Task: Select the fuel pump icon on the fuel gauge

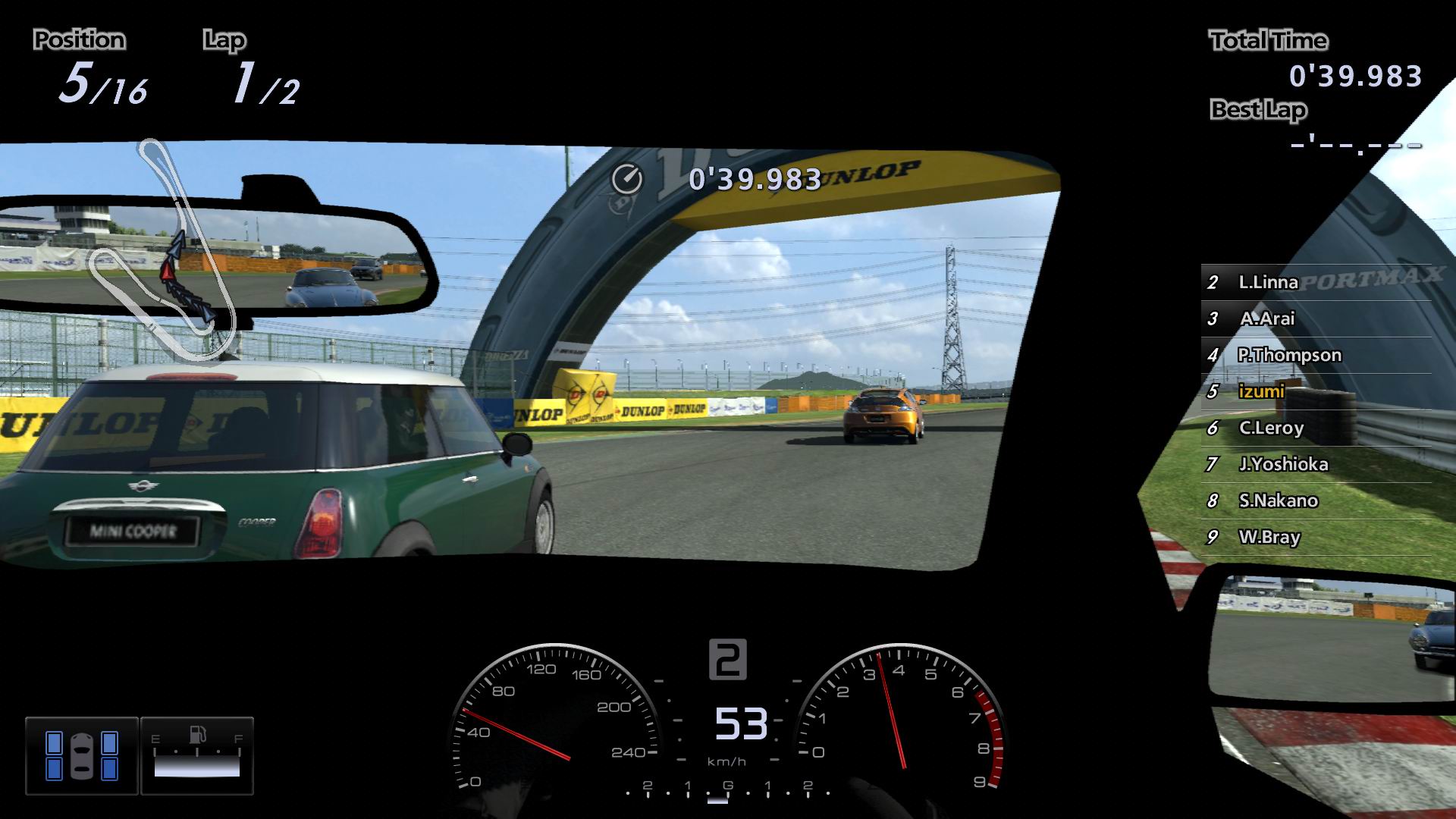Action: pyautogui.click(x=196, y=733)
